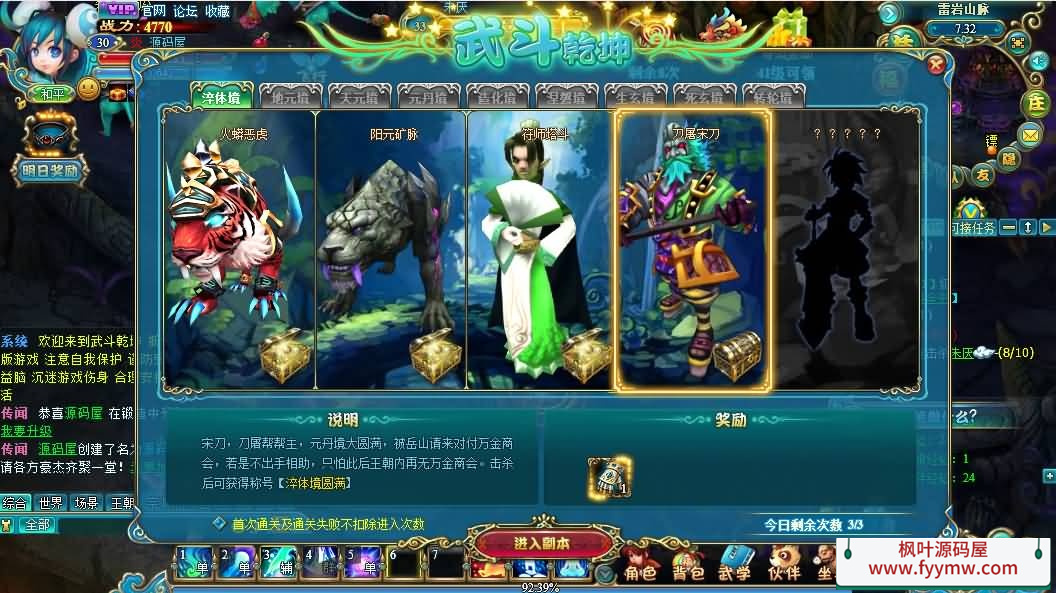Inspect the reward item icon under 奖励
The image size is (1056, 593).
click(x=609, y=478)
